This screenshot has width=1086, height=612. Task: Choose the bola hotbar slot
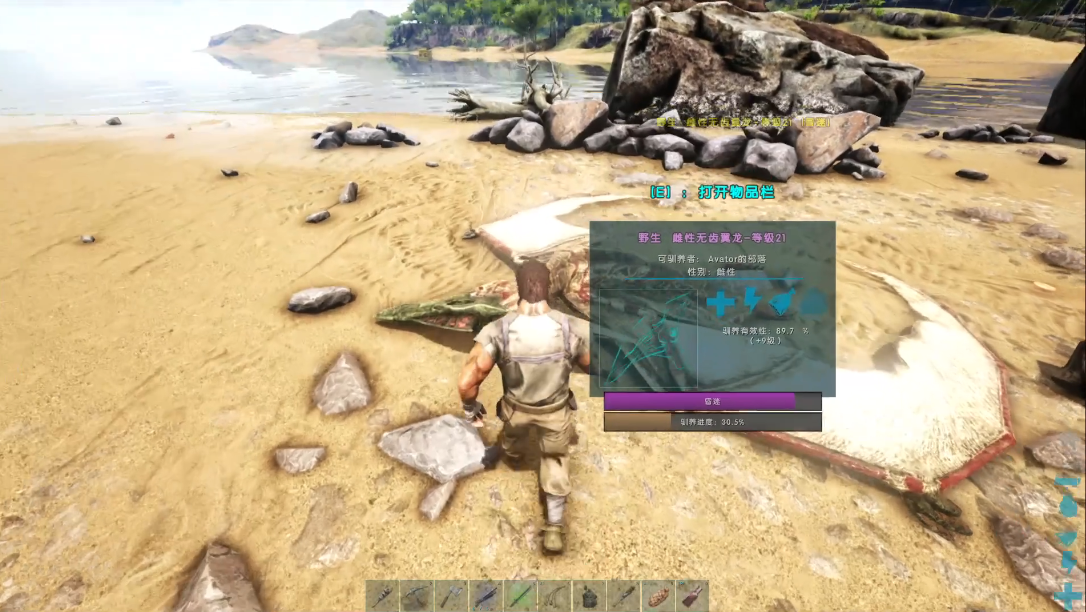(555, 596)
